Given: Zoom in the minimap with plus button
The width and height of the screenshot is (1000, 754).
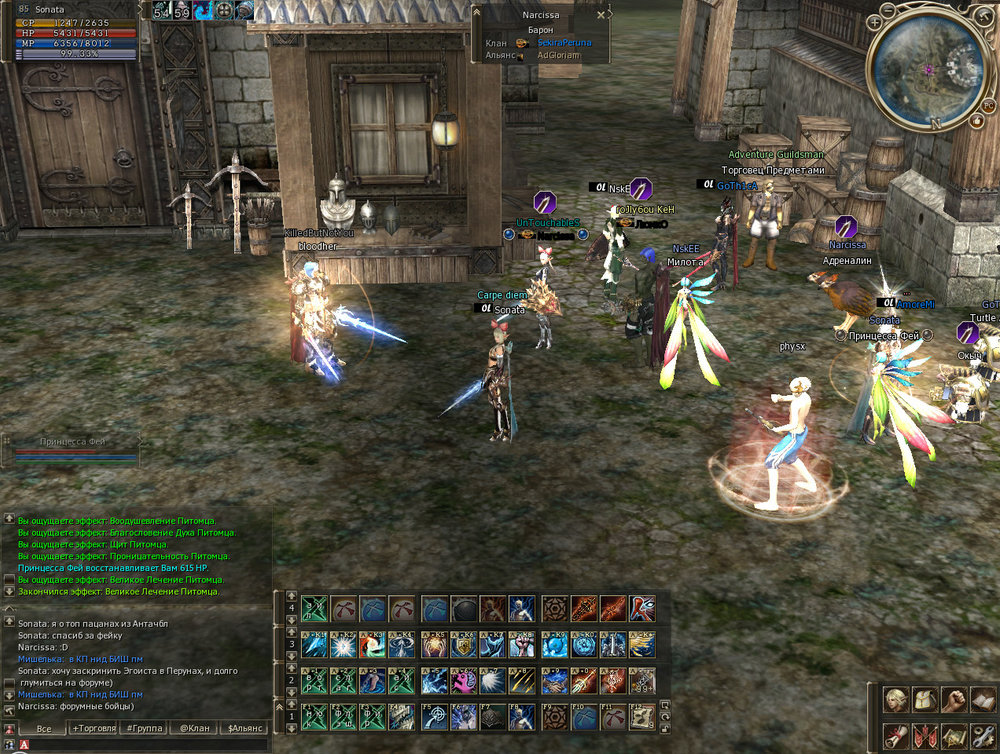Looking at the screenshot, I should point(875,21).
